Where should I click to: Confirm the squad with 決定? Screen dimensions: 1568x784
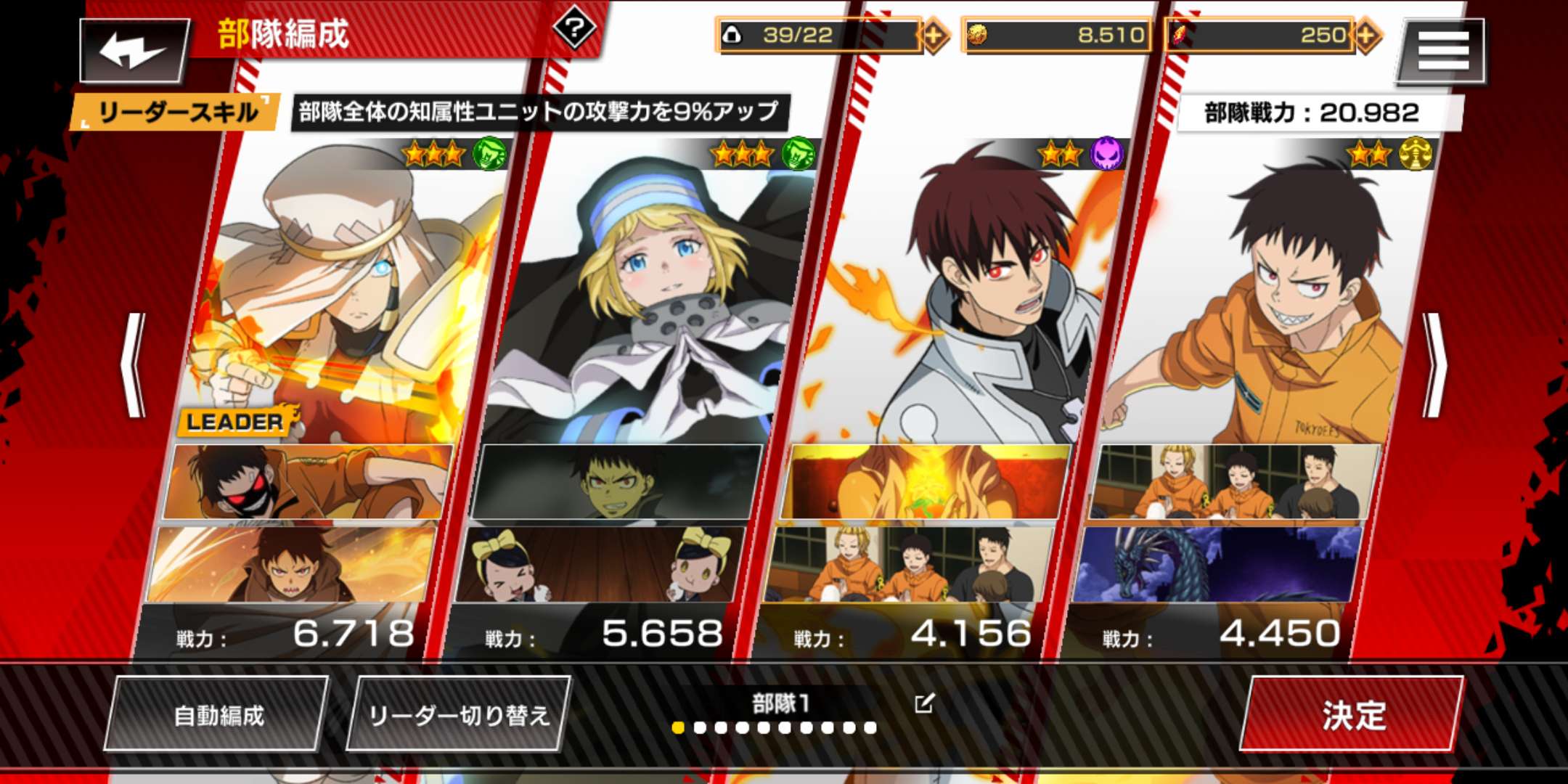coord(1353,715)
